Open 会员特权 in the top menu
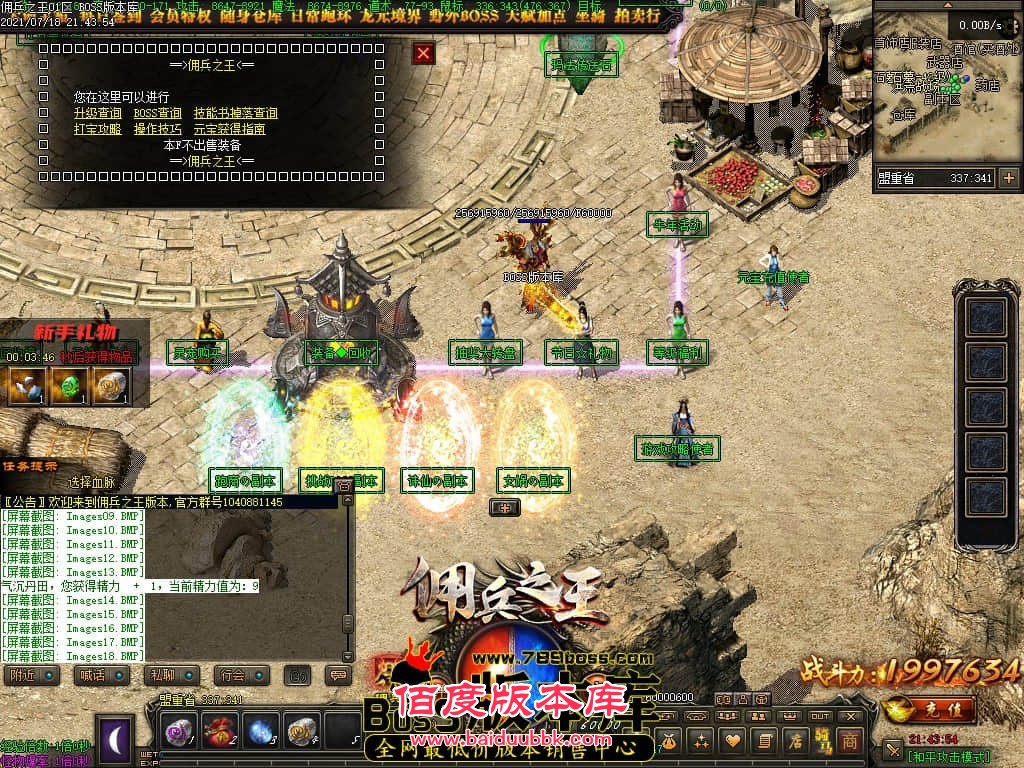Image resolution: width=1024 pixels, height=768 pixels. click(177, 17)
